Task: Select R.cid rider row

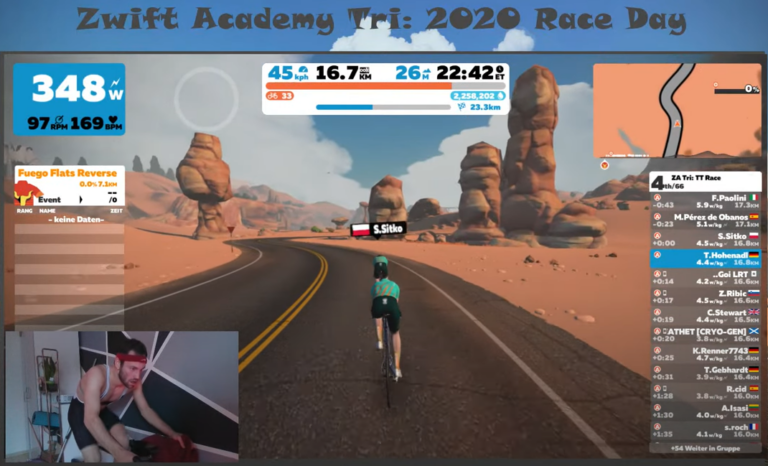Action: tap(705, 392)
